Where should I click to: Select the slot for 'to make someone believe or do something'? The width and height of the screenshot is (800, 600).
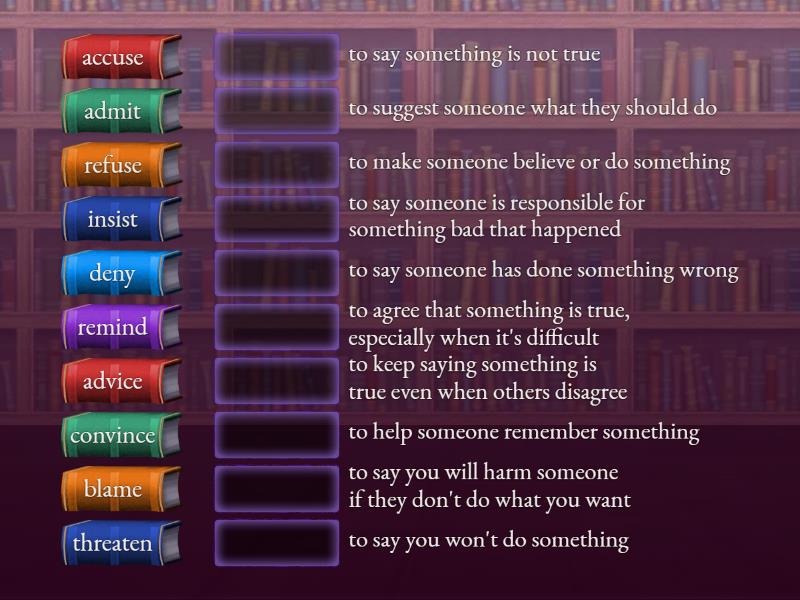click(277, 166)
